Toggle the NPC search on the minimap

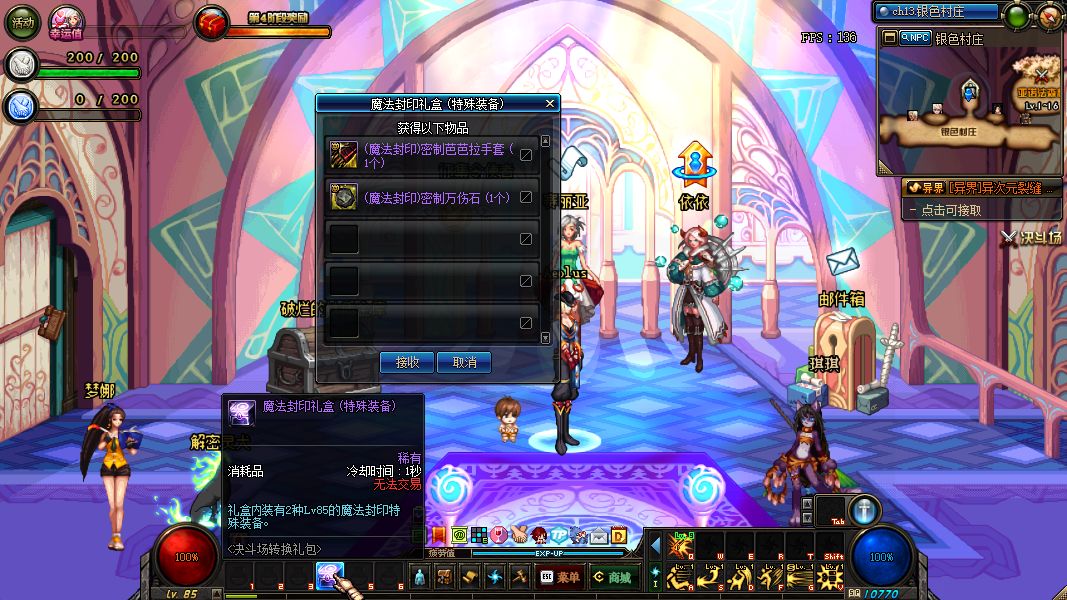(x=914, y=38)
